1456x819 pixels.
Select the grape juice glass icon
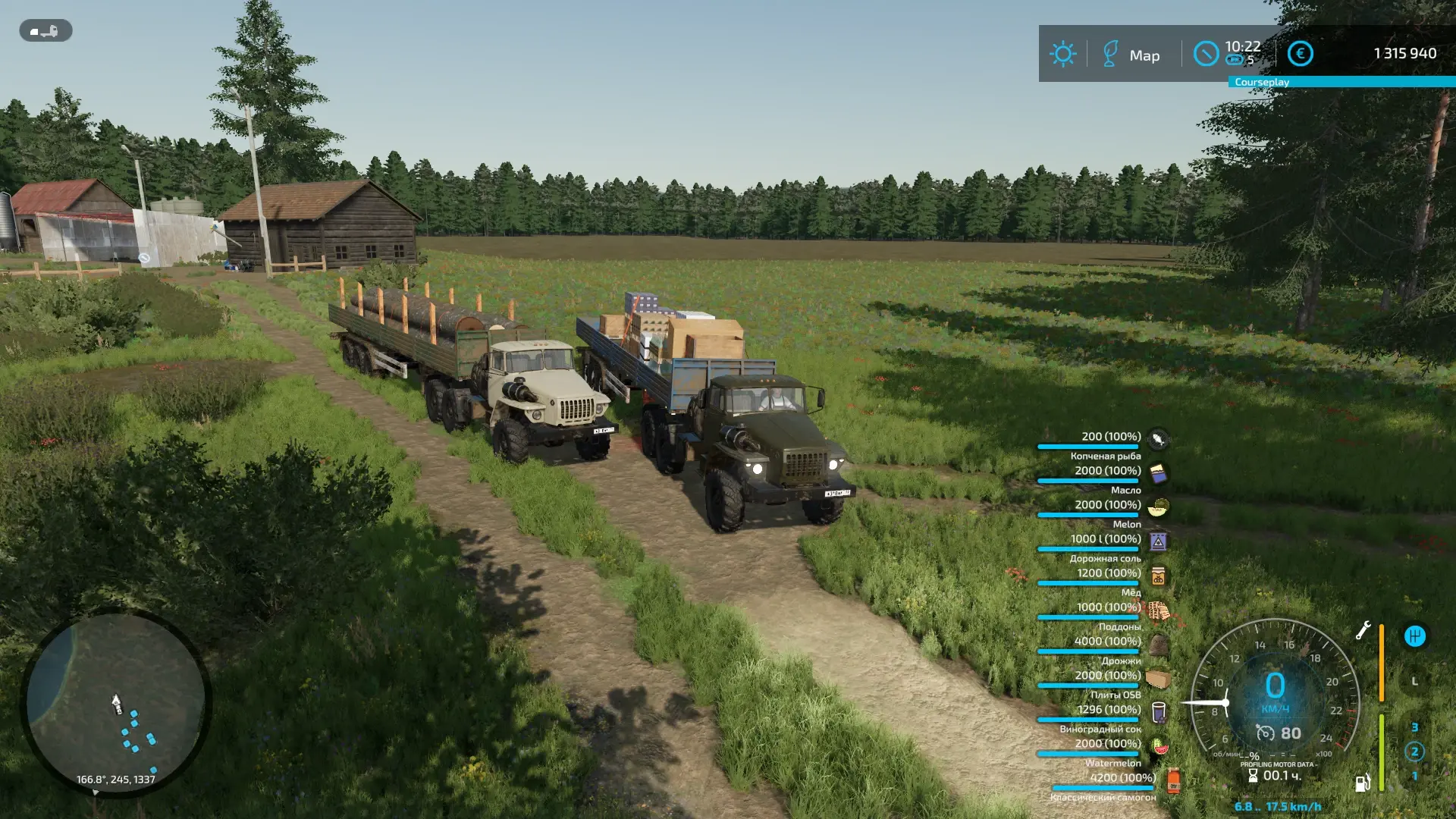coord(1158,712)
